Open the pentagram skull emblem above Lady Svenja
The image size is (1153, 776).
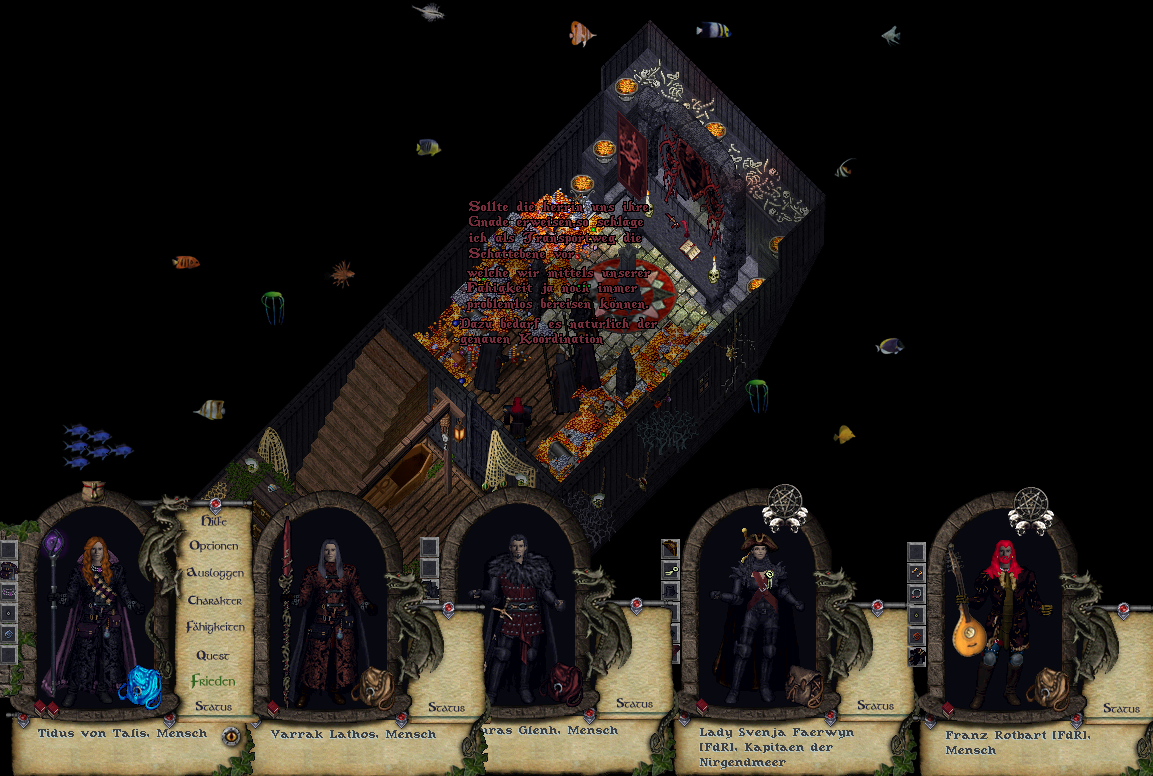(785, 508)
